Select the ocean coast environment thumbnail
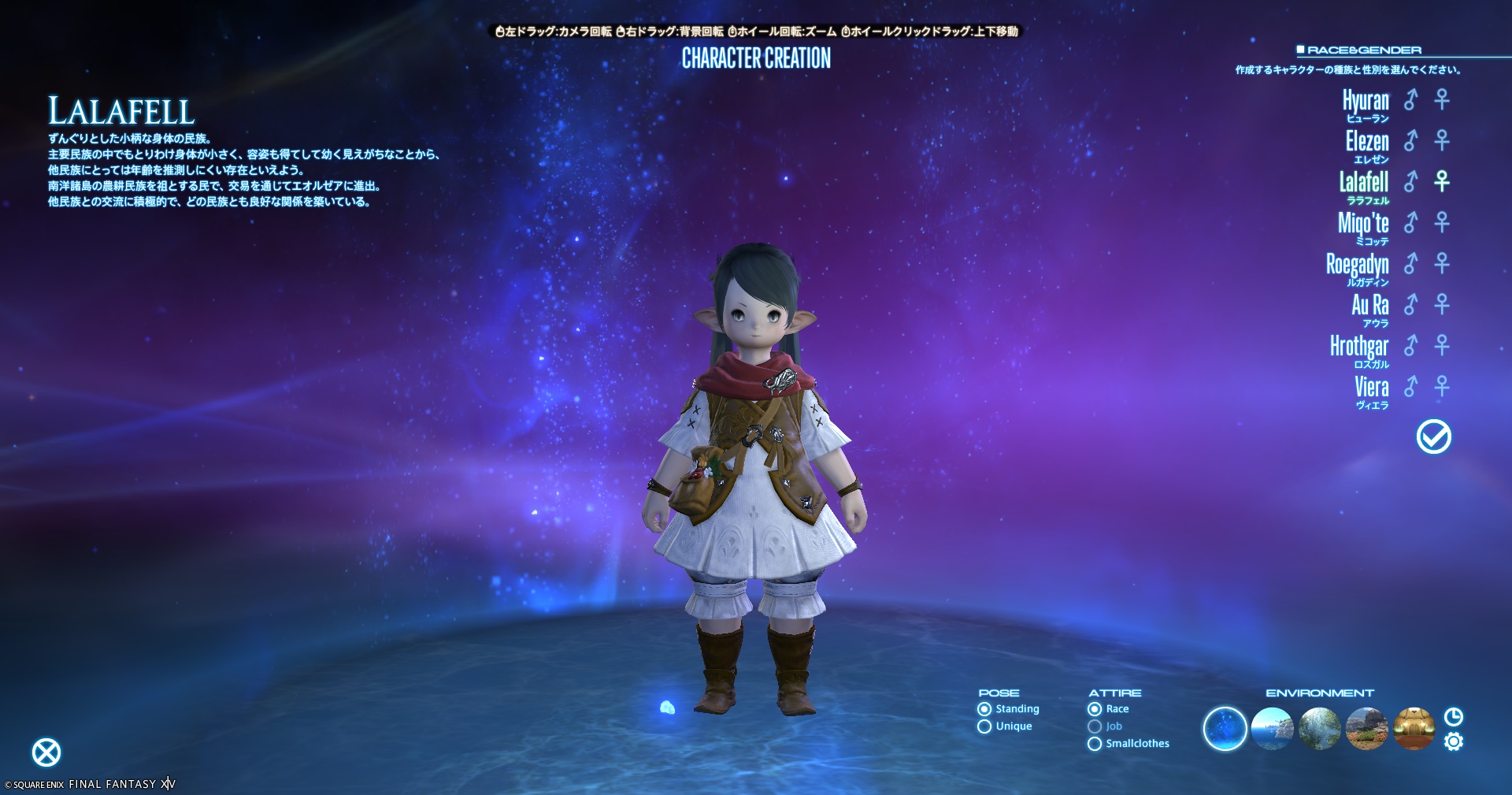The height and width of the screenshot is (795, 1512). (1272, 729)
